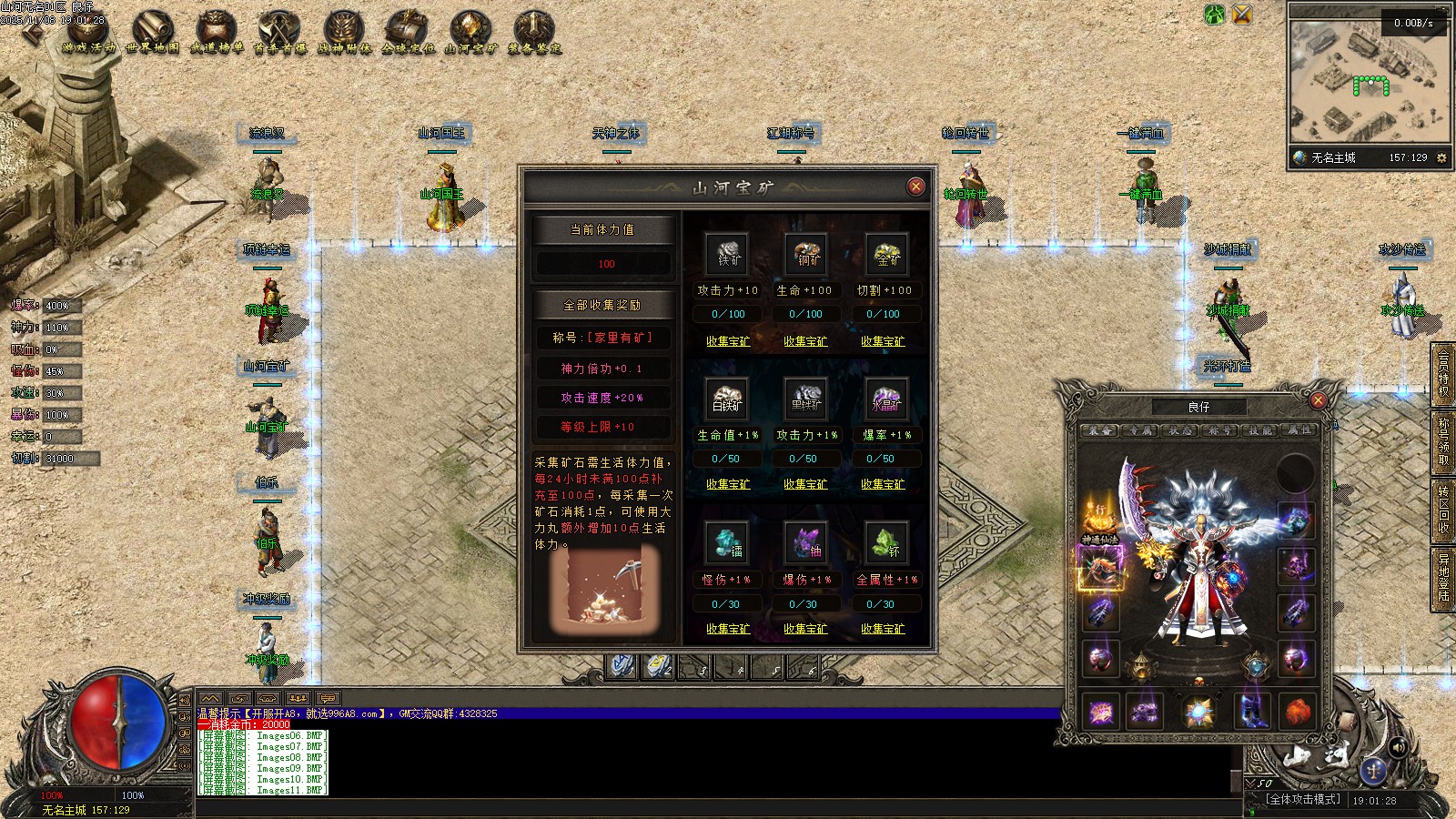Screen dimensions: 1456x819
Task: Select the 铜矿 copper ore icon
Action: point(808,254)
